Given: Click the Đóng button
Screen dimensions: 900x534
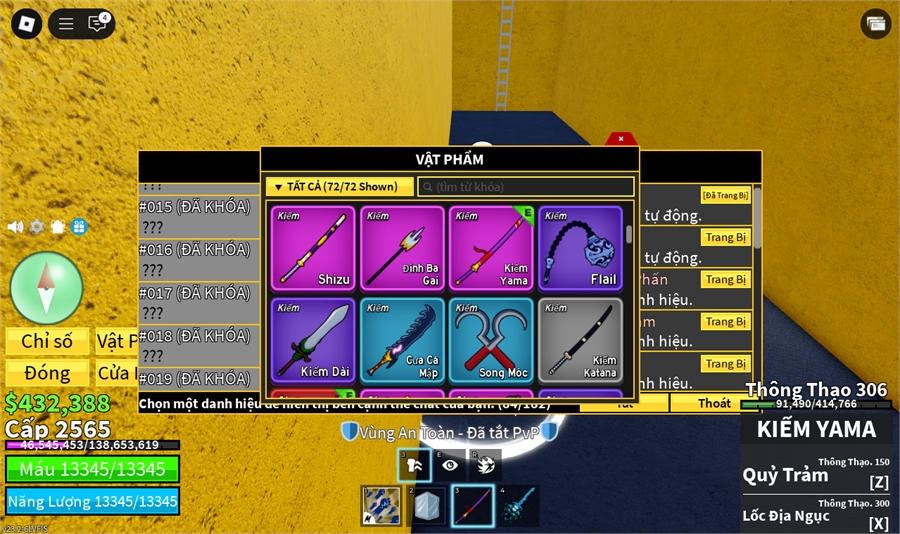Looking at the screenshot, I should click(47, 373).
